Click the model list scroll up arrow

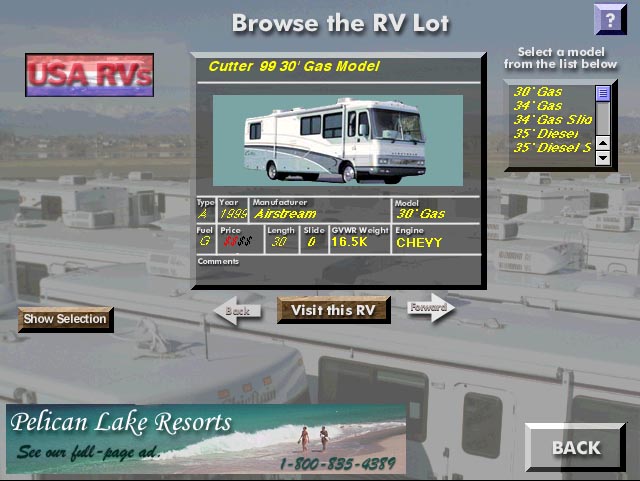click(603, 93)
